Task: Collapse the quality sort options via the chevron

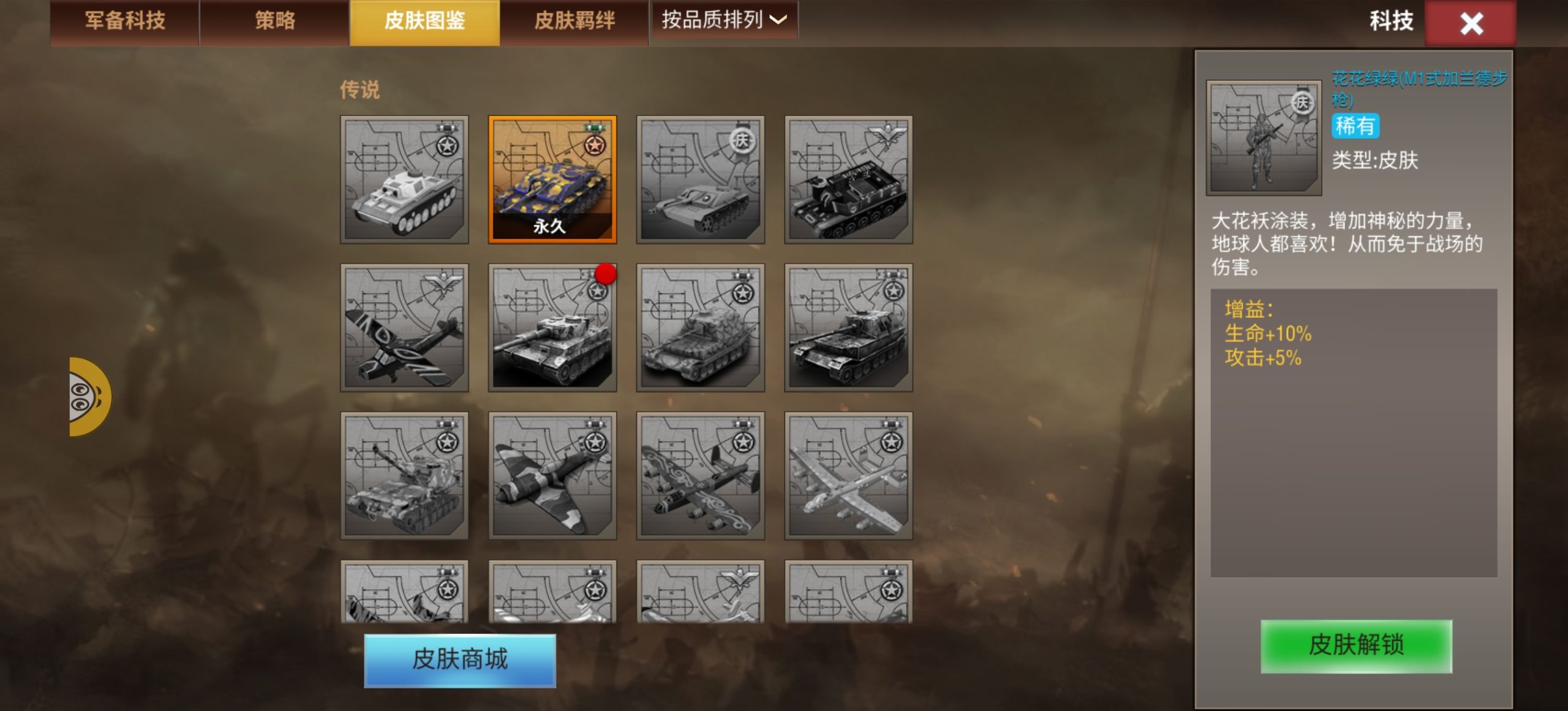Action: coord(777,20)
